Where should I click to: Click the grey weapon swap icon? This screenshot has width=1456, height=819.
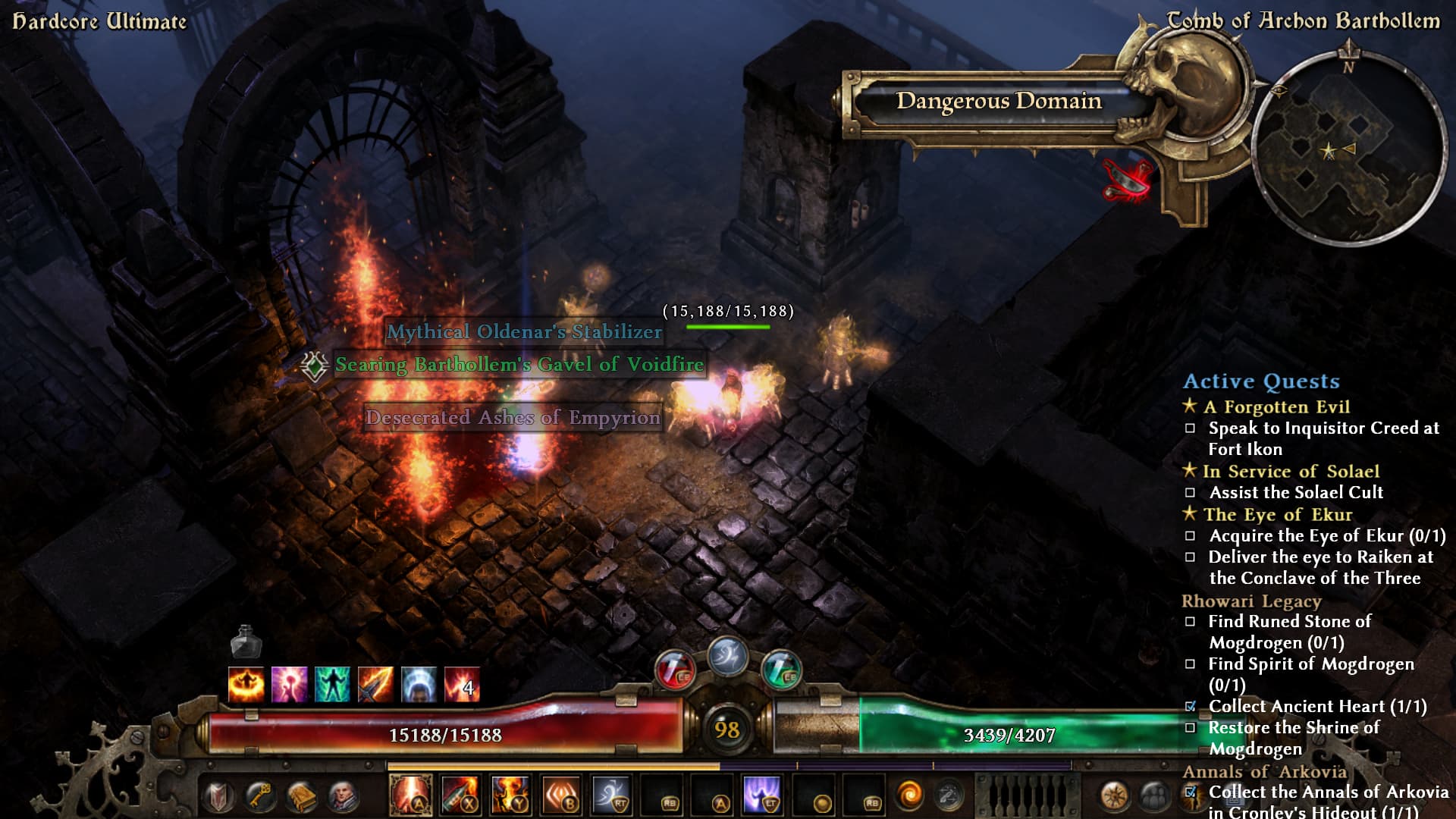(x=947, y=795)
